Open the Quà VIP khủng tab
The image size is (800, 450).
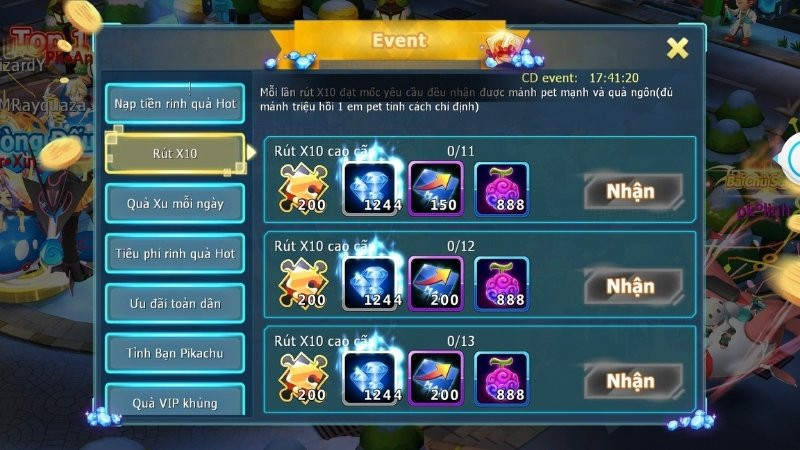(x=174, y=402)
